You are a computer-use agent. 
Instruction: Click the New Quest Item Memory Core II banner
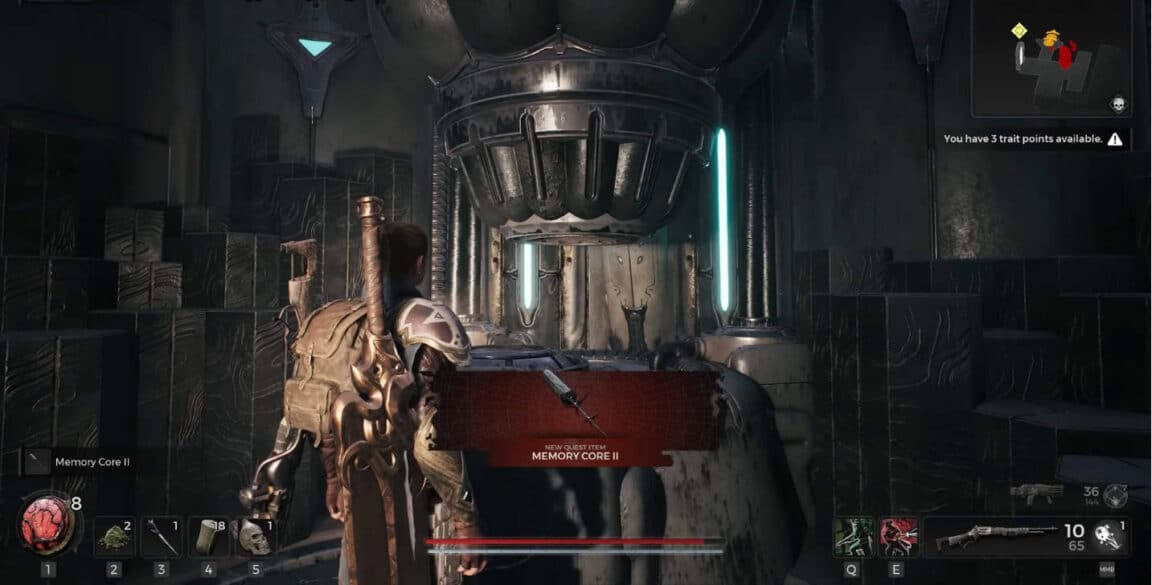point(578,415)
